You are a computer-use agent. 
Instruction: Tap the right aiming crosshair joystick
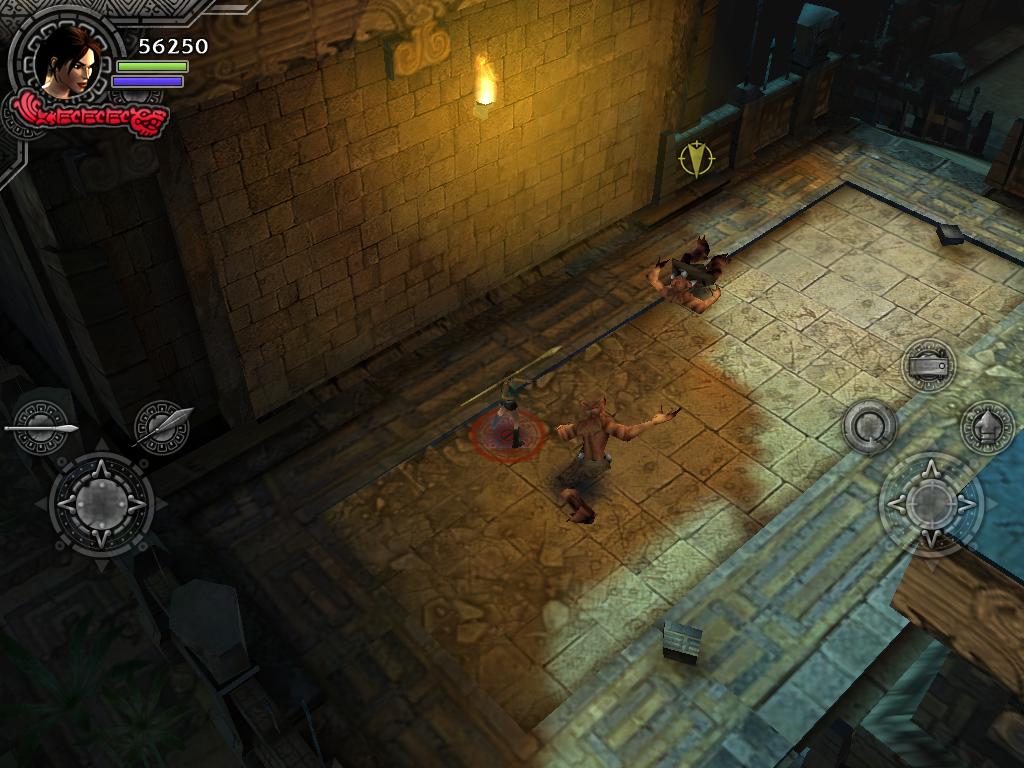point(931,503)
